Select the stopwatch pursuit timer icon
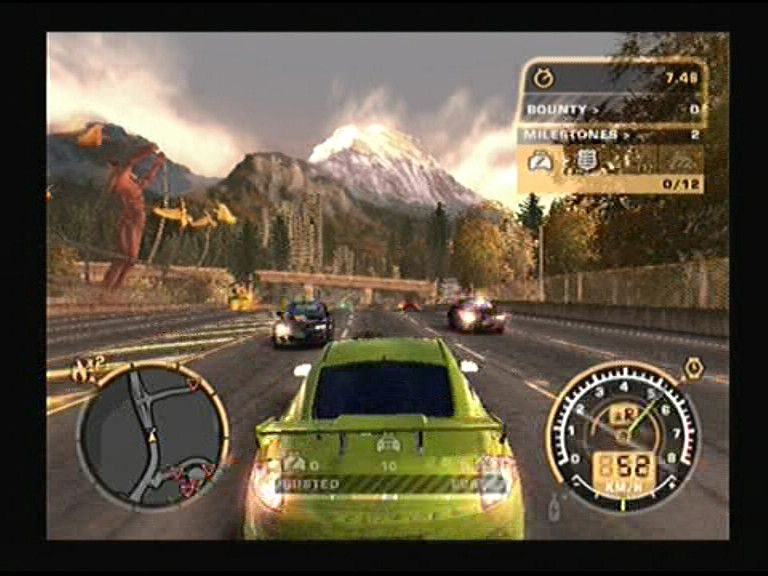The height and width of the screenshot is (576, 768). coord(543,77)
